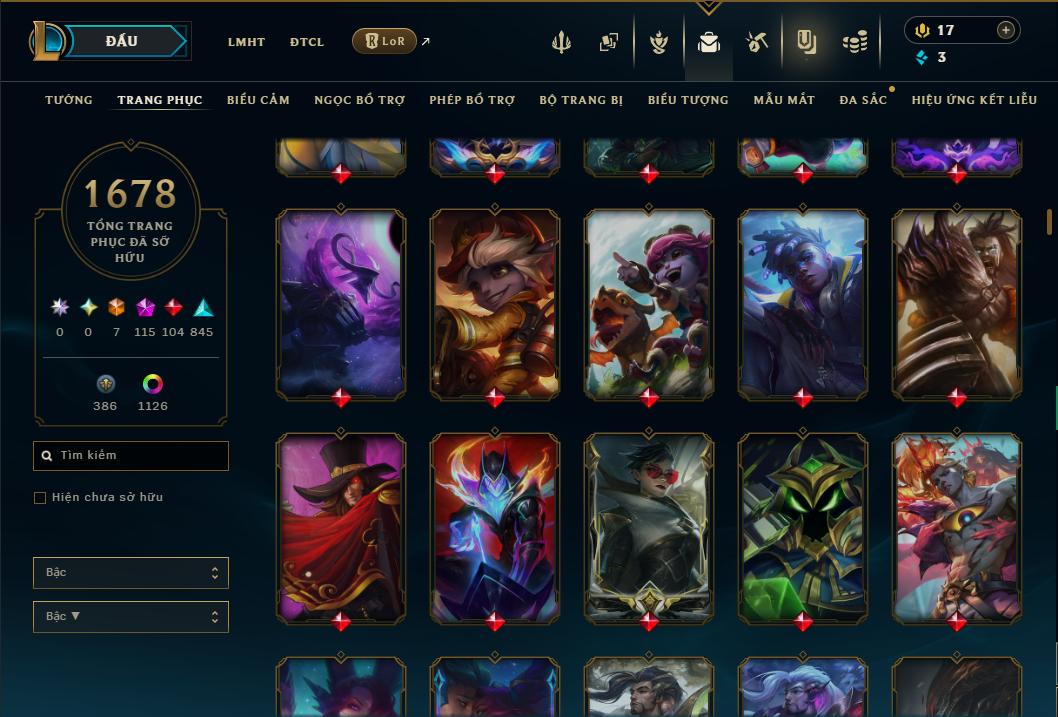Show the BIỂU TƯỢNG tab

pyautogui.click(x=688, y=100)
